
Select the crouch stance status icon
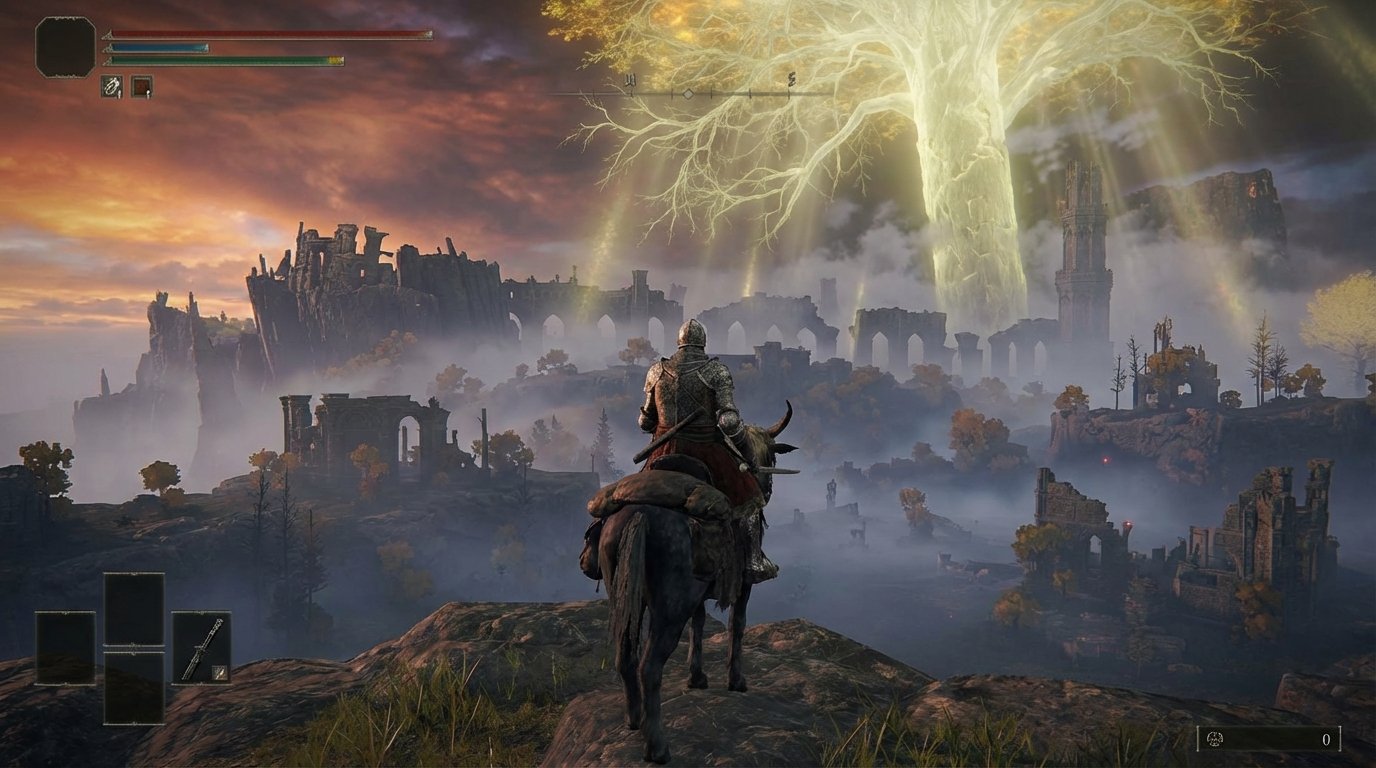tap(110, 84)
